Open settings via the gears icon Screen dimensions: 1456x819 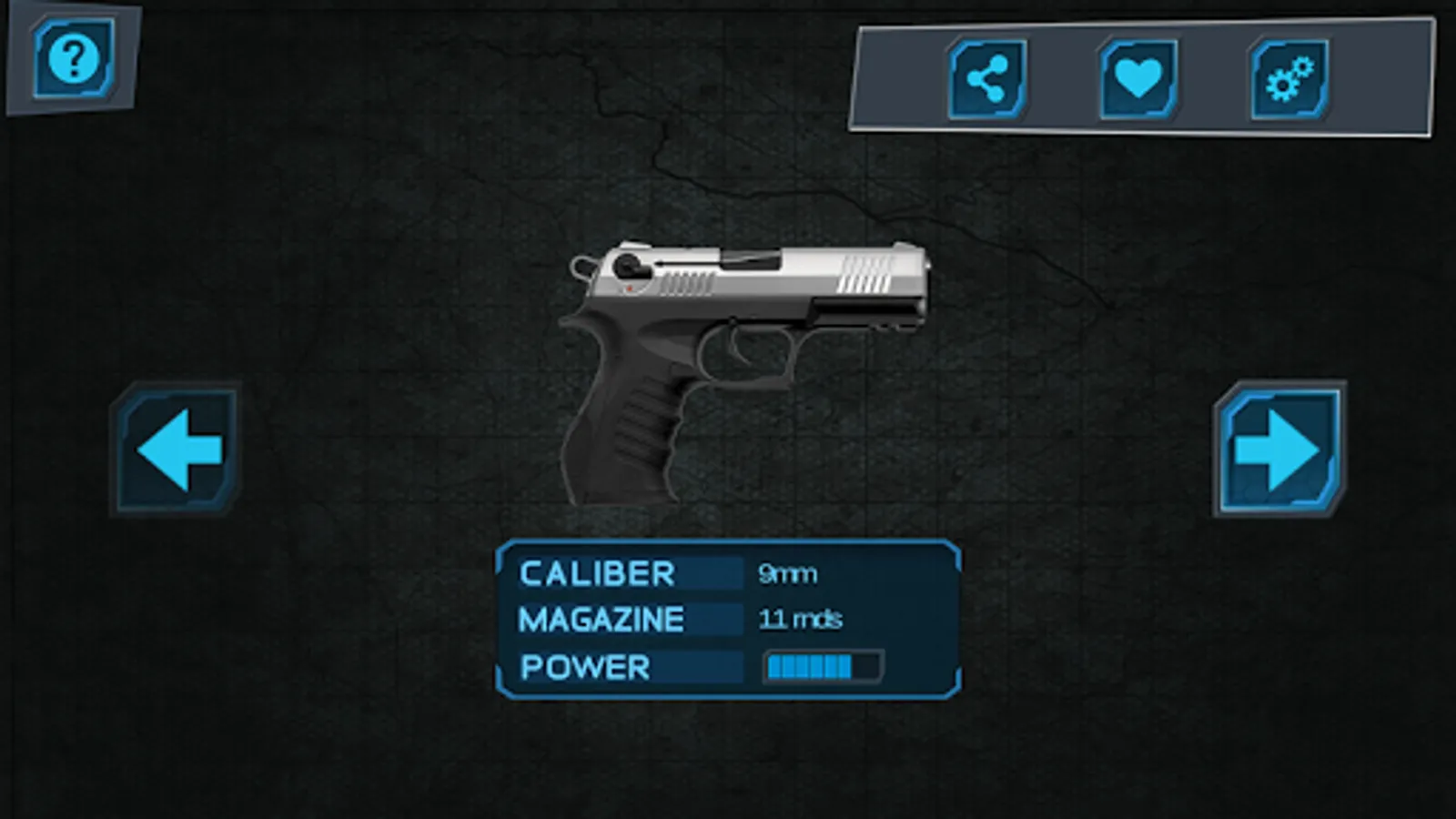pos(1289,80)
